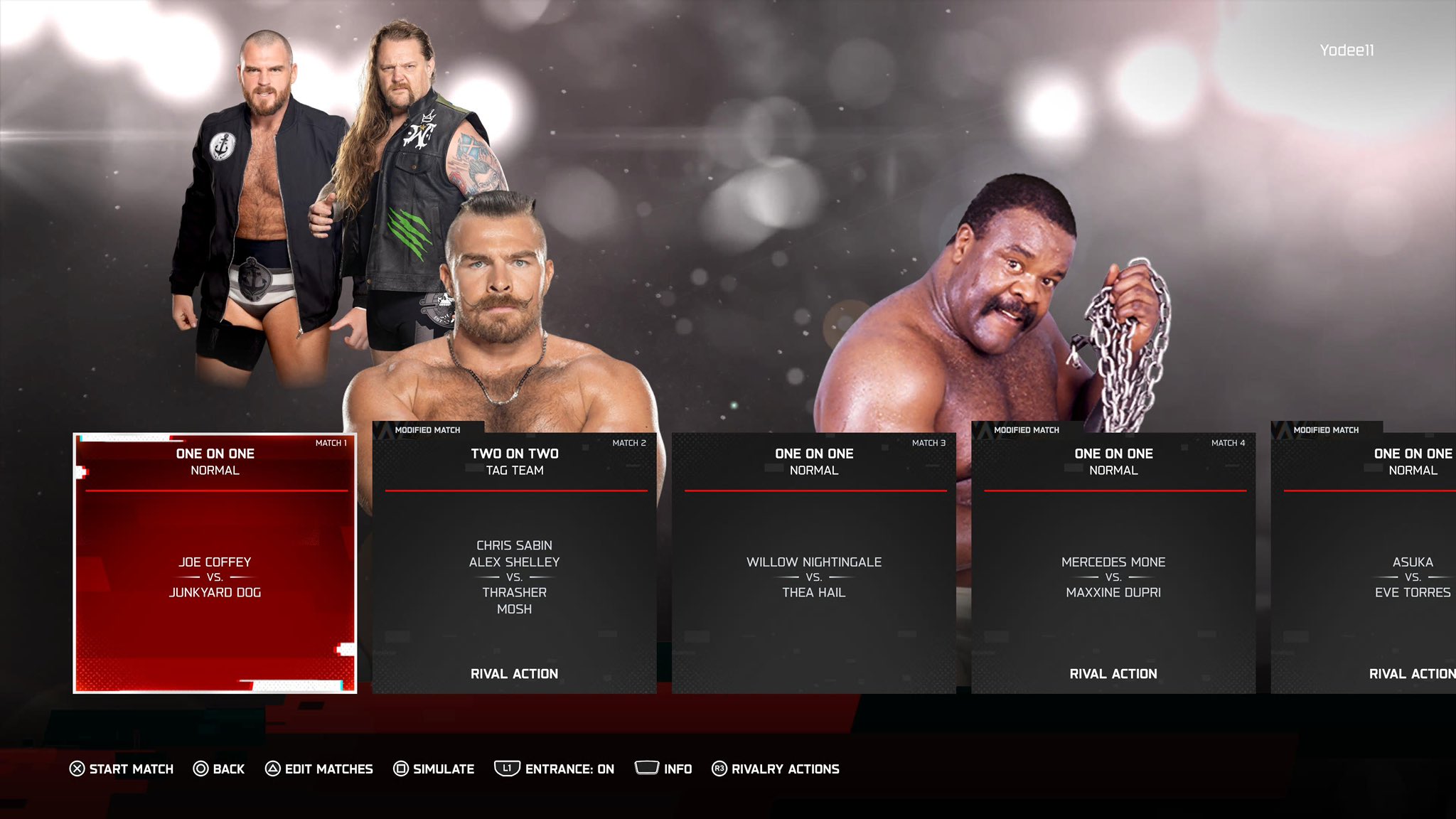Start the highlighted match
1456x819 pixels.
pos(122,769)
